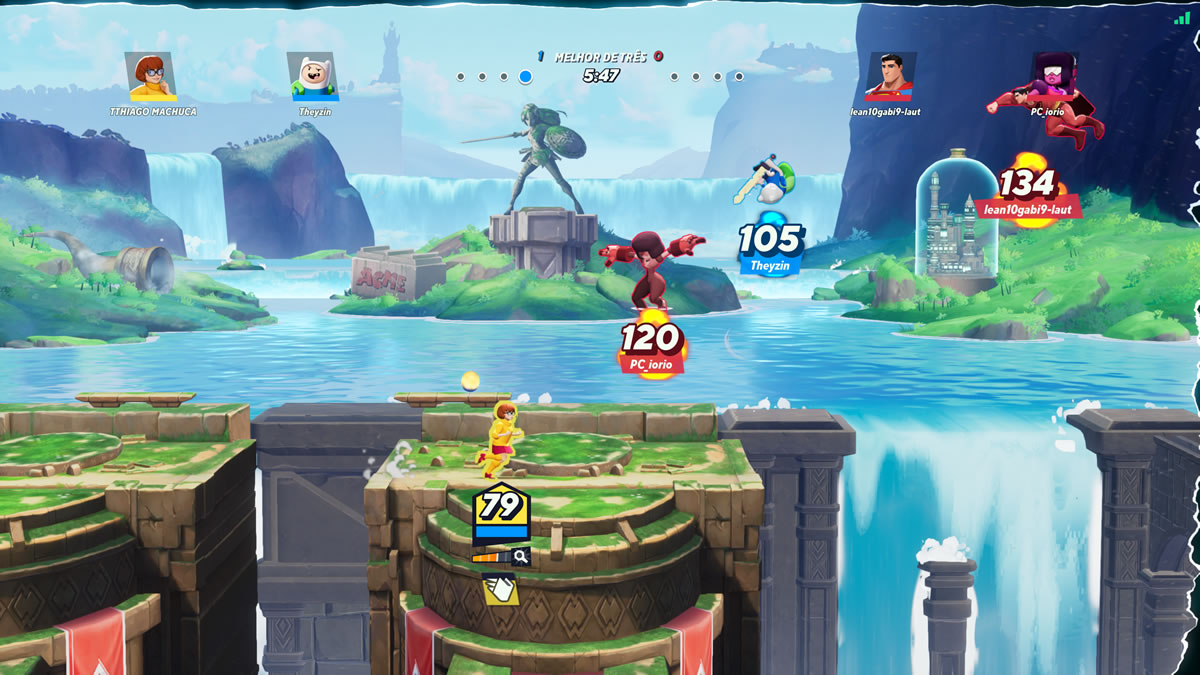Click the green connection signal icon
Viewport: 1200px width, 675px height.
click(1182, 17)
